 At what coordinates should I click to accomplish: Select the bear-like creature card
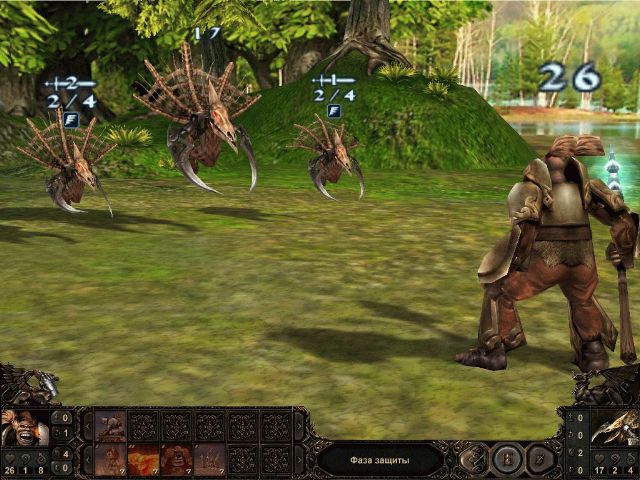point(176,458)
